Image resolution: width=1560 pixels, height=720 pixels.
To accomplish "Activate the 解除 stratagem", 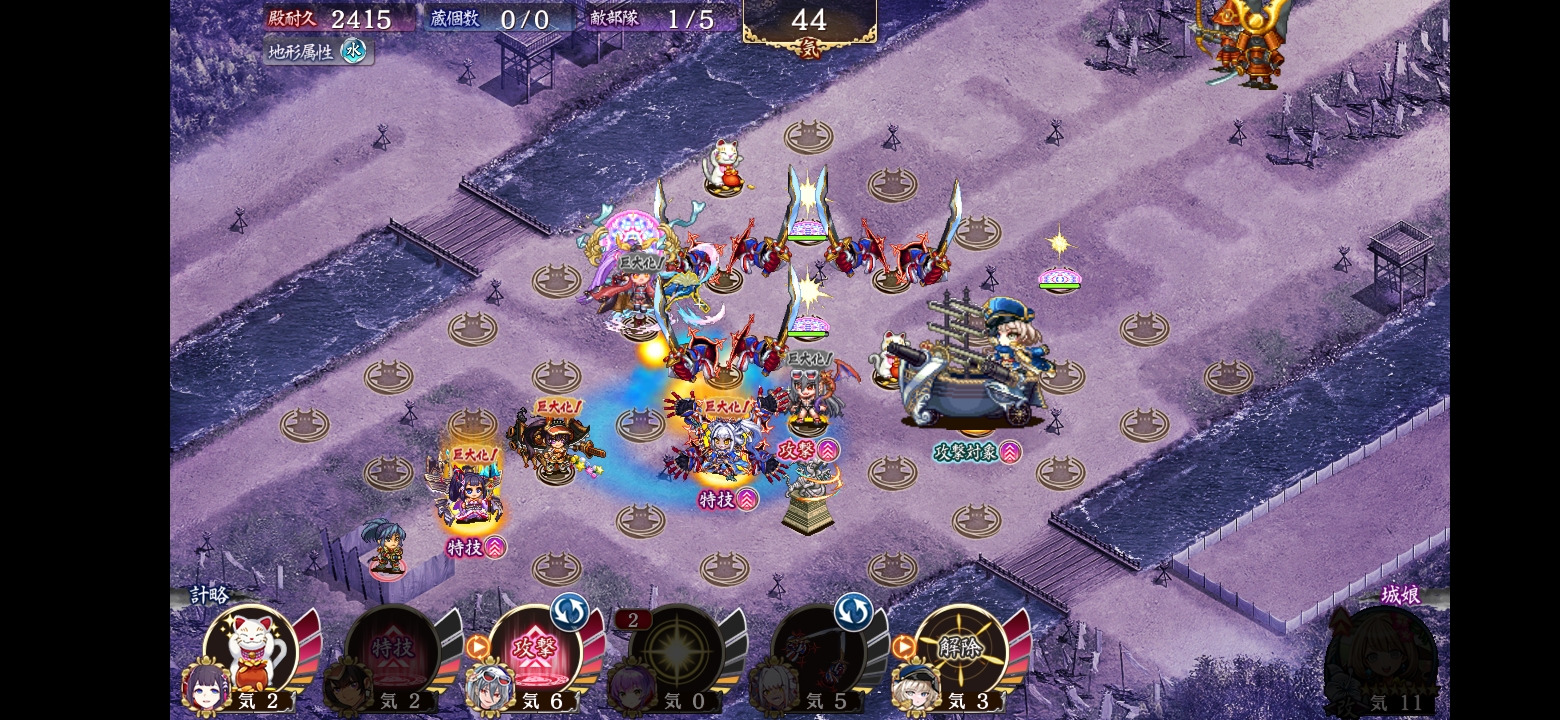I will 961,651.
